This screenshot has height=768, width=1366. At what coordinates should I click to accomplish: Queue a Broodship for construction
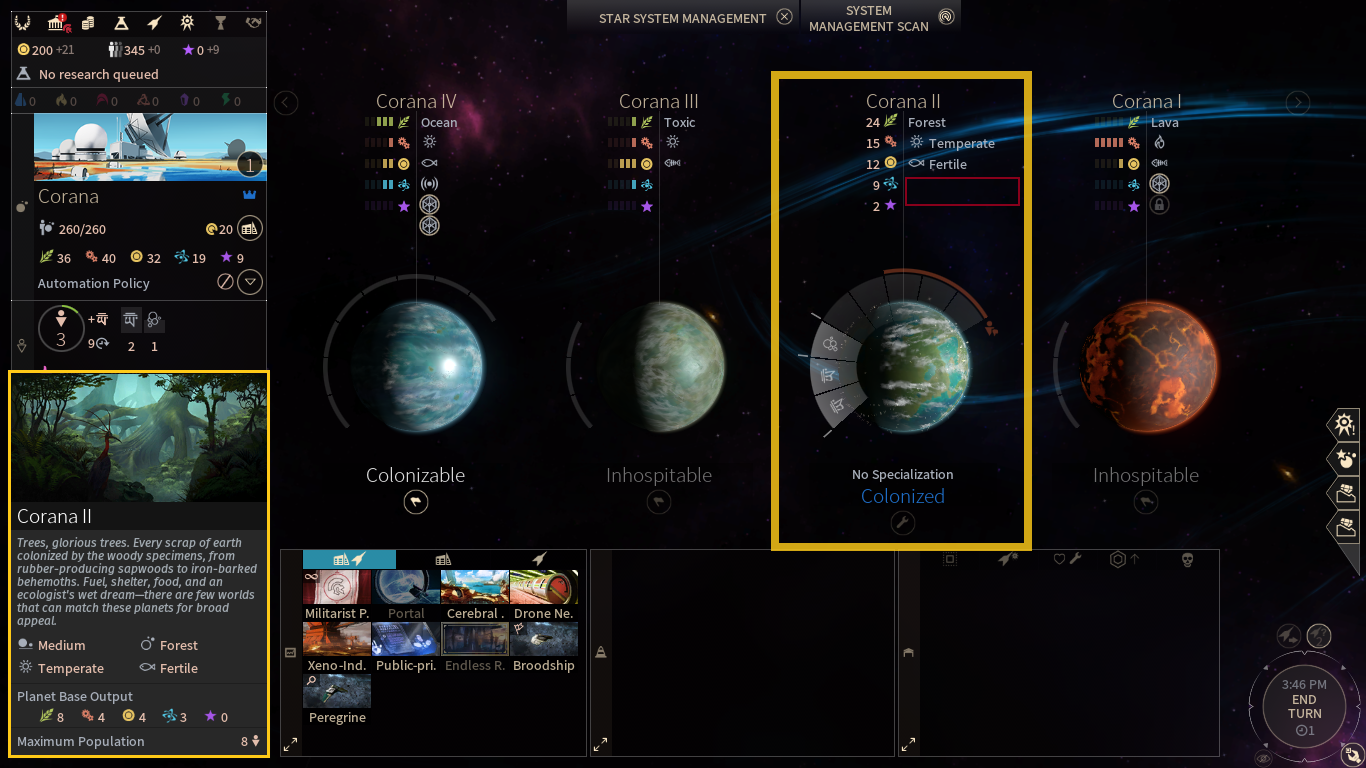(543, 647)
